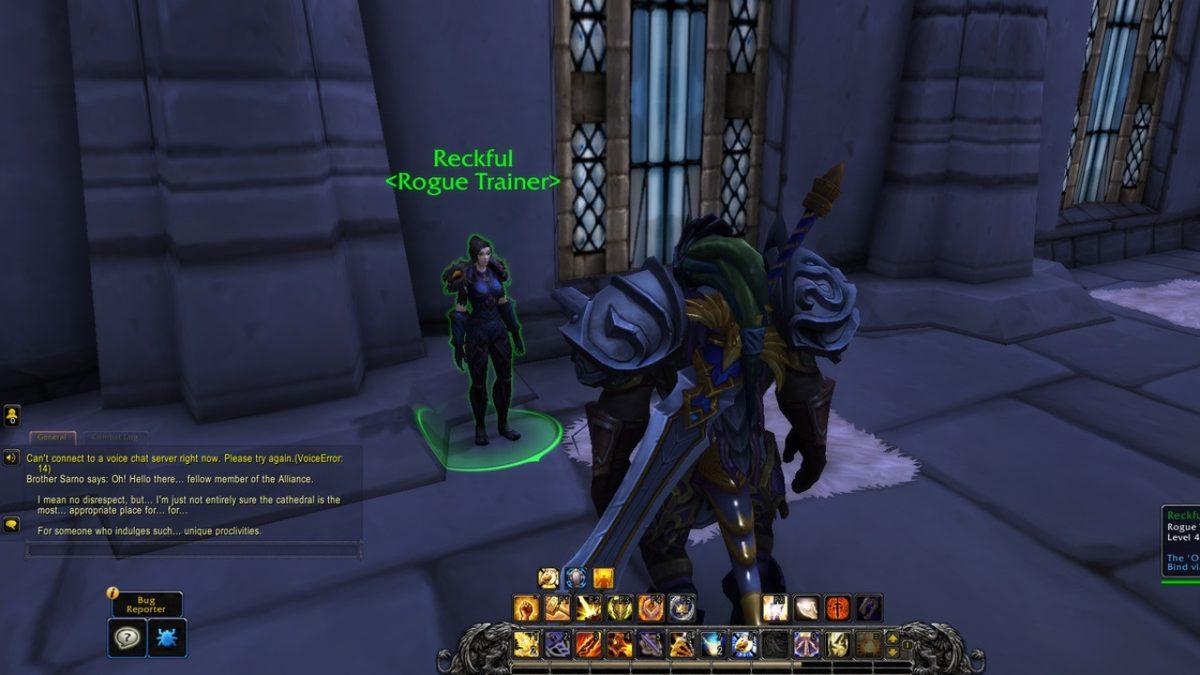Open the chat menu speech bubble button
The height and width of the screenshot is (675, 1200).
tap(11, 524)
